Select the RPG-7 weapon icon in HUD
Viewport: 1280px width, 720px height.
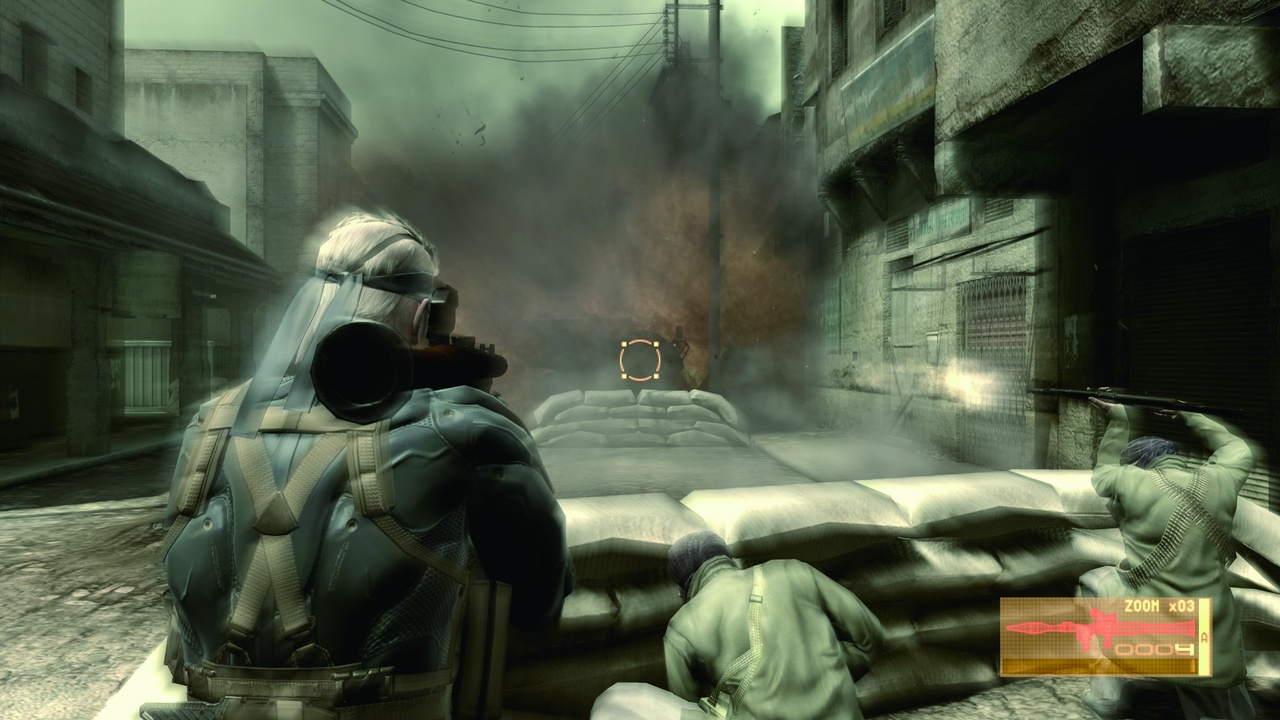point(1099,627)
